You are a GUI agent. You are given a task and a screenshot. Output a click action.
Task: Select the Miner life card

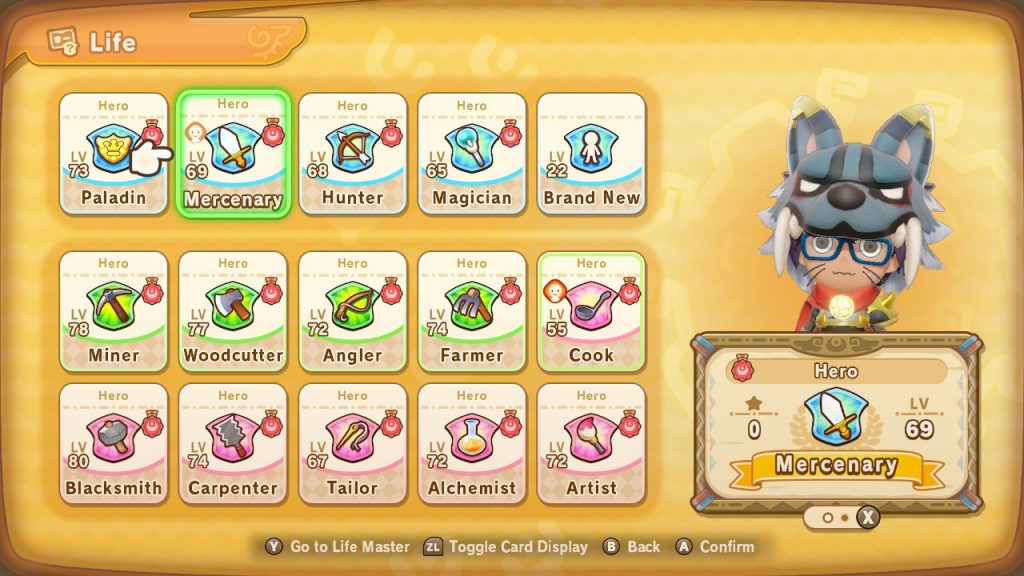point(113,310)
